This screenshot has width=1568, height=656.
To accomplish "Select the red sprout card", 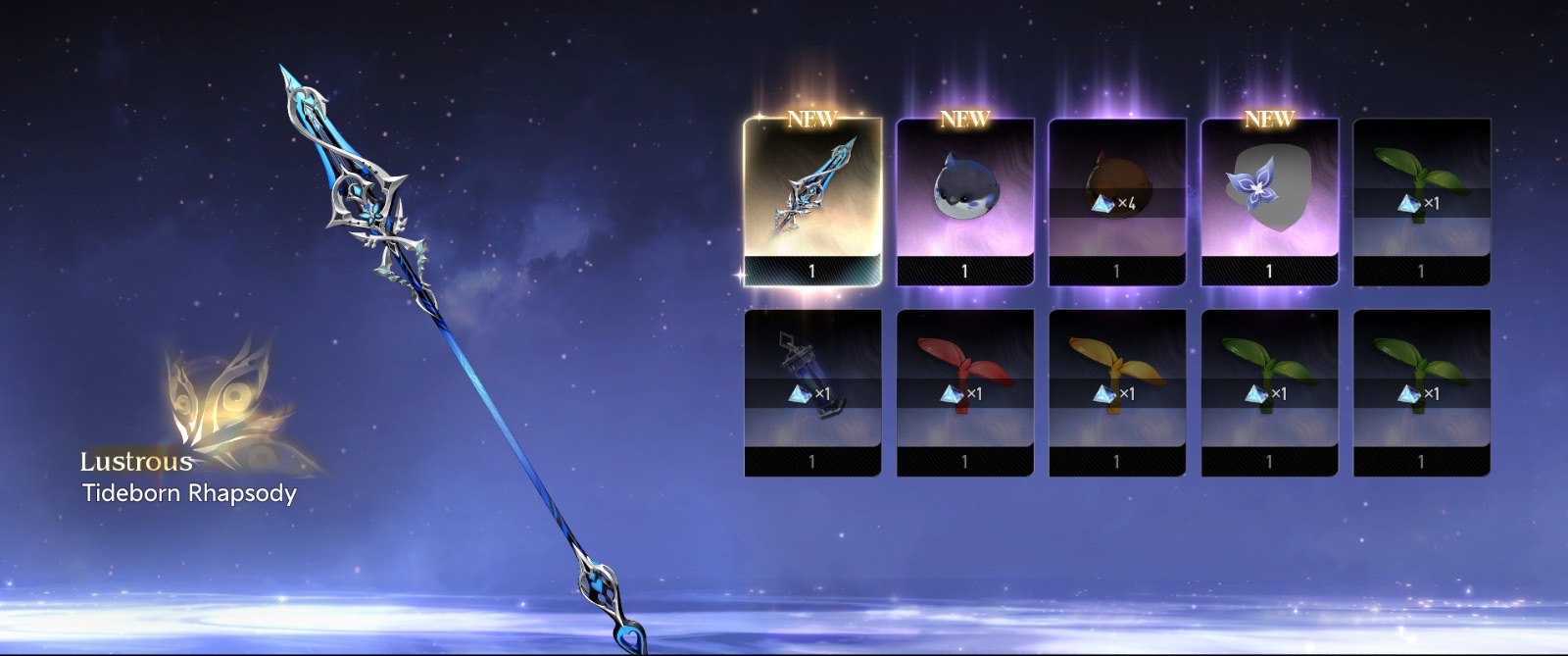I will point(964,392).
